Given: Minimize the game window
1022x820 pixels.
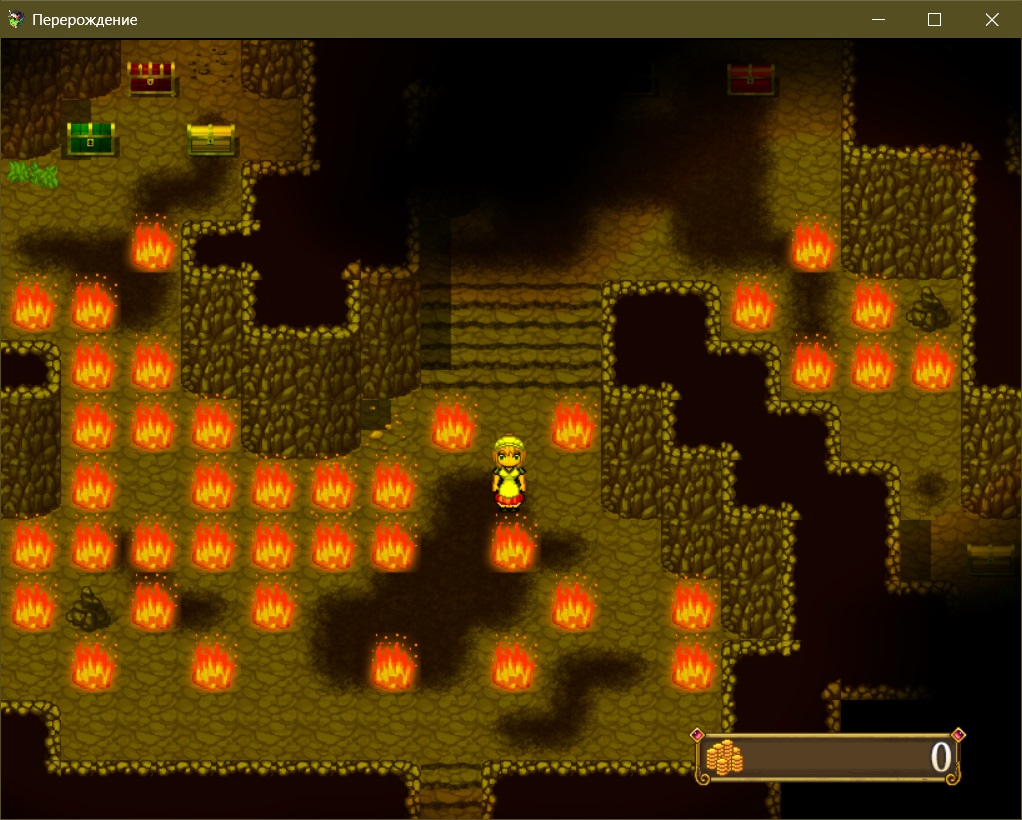Looking at the screenshot, I should pos(879,19).
